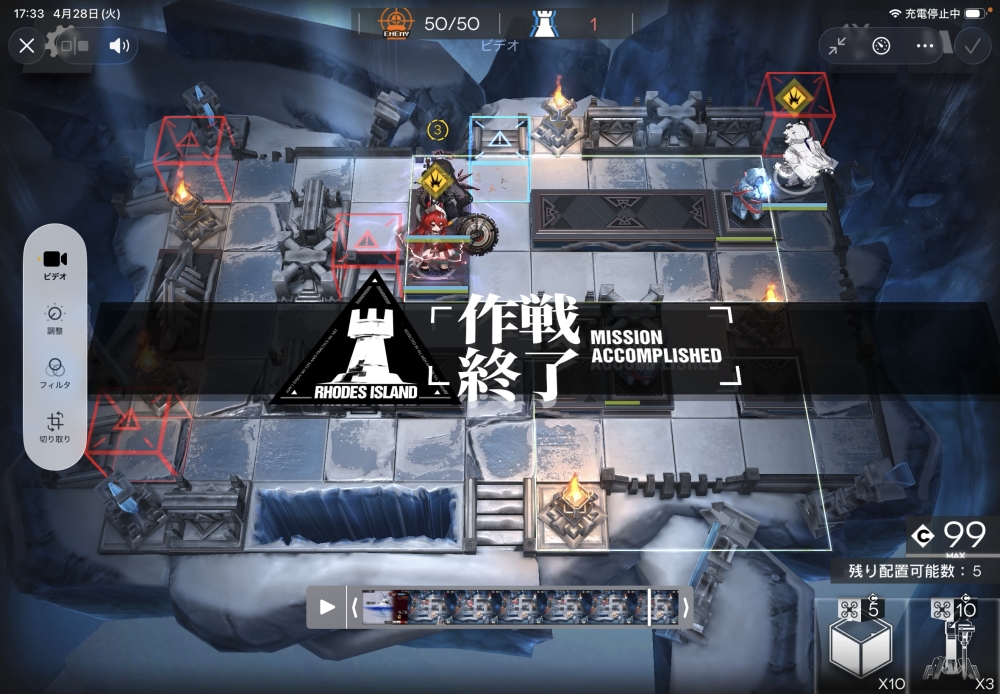
Task: Click the right trim handle of the timeline
Action: pos(686,607)
